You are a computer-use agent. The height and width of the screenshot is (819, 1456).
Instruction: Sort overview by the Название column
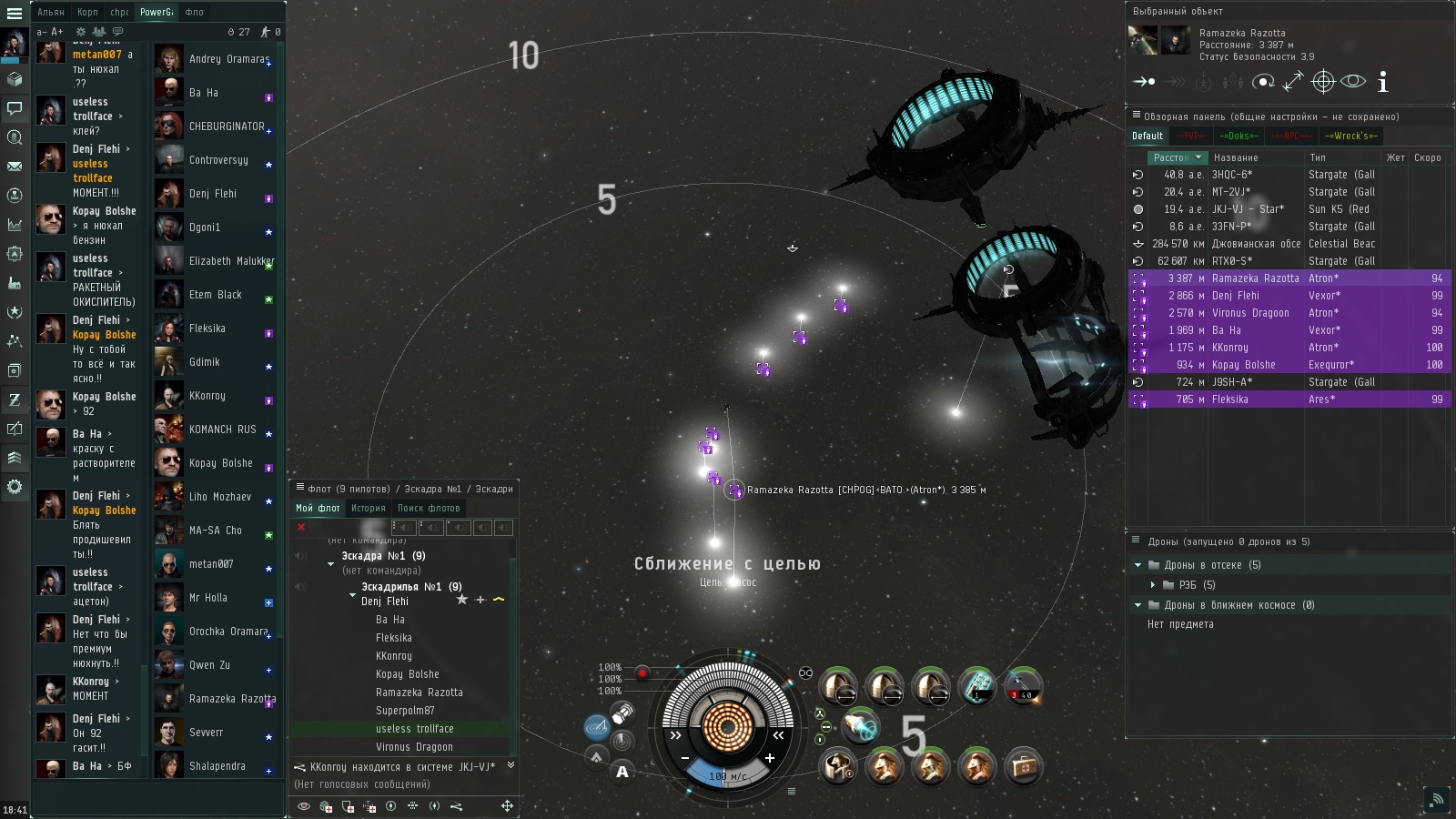[1236, 157]
